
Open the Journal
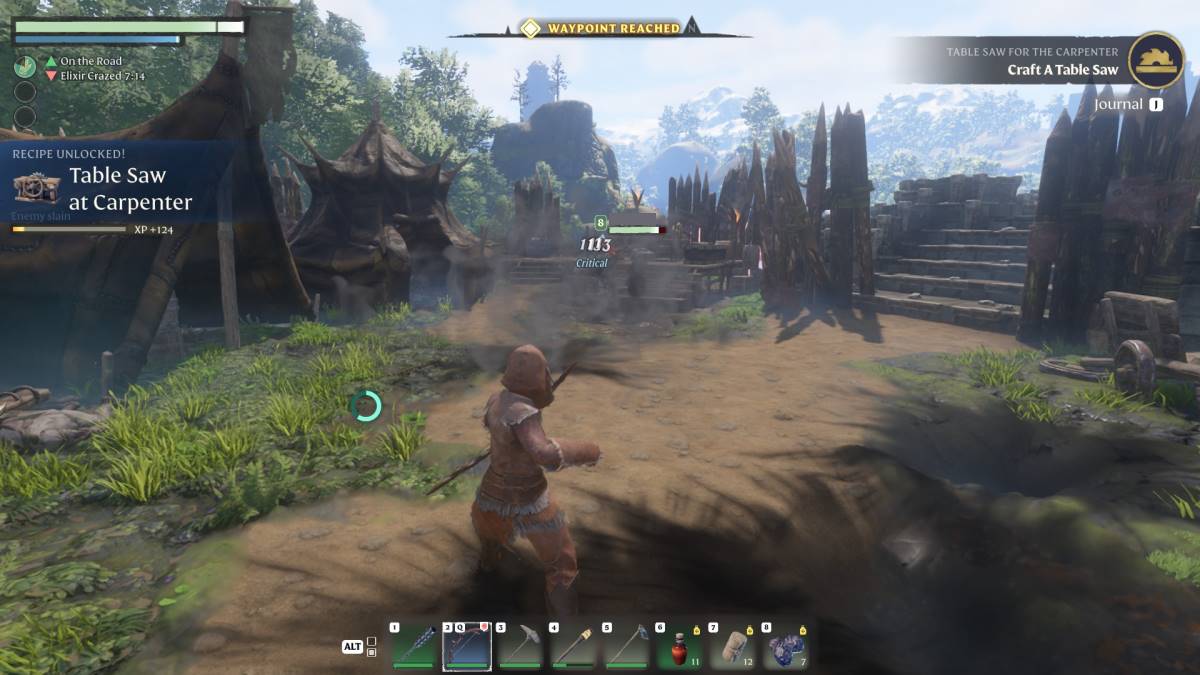1128,104
